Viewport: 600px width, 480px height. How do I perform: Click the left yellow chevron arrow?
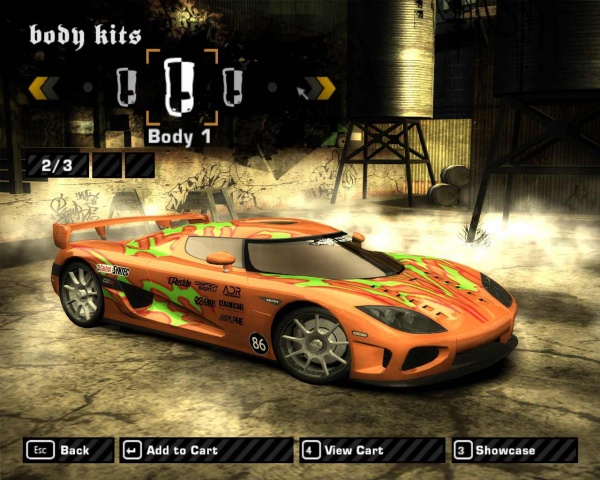pyautogui.click(x=43, y=88)
